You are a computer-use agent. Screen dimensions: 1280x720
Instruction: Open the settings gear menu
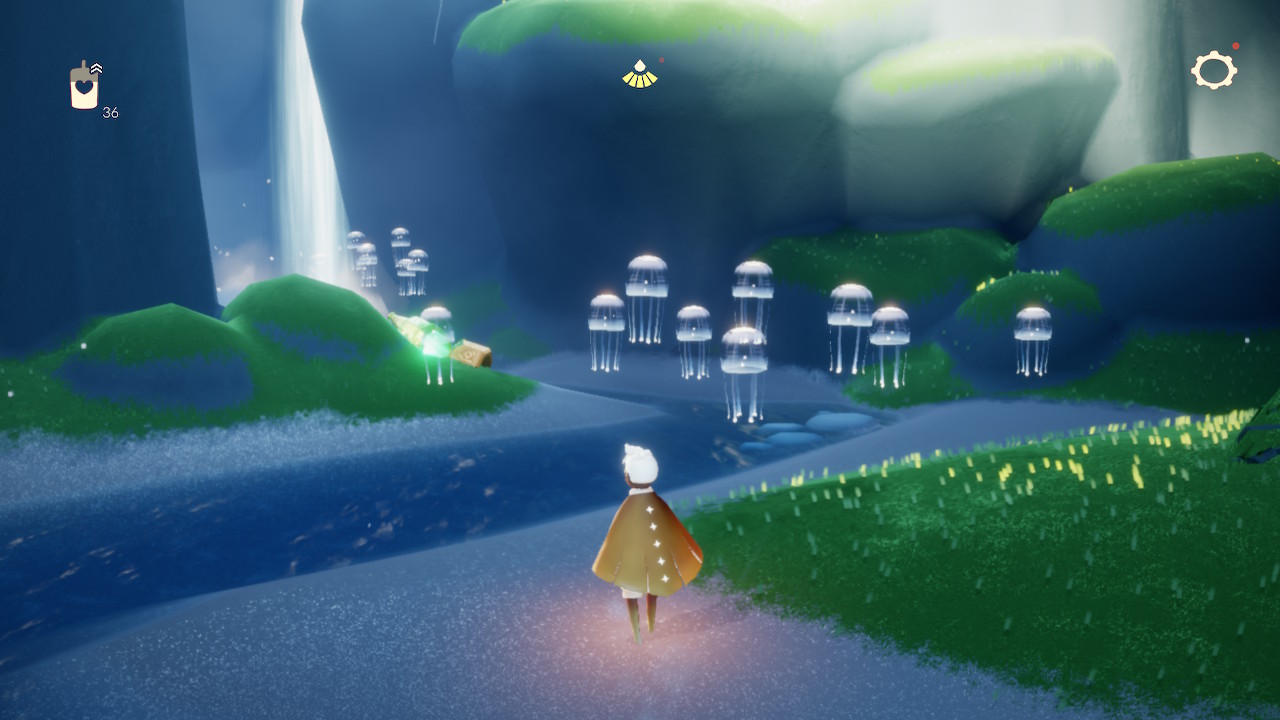tap(1213, 70)
